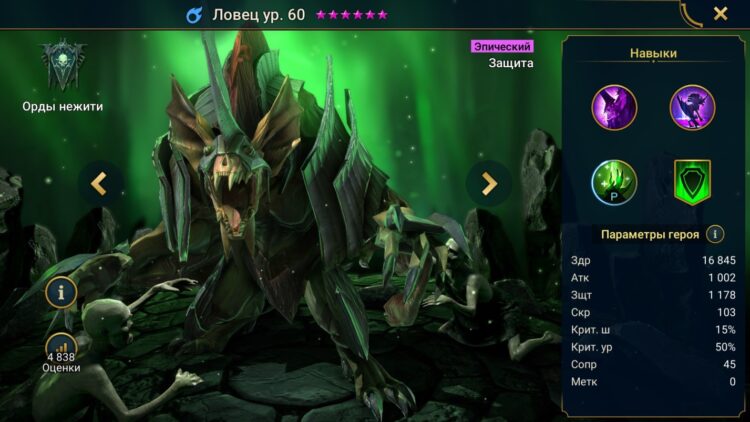The image size is (750, 422).
Task: Show the previous champion with left arrow
Action: click(100, 183)
